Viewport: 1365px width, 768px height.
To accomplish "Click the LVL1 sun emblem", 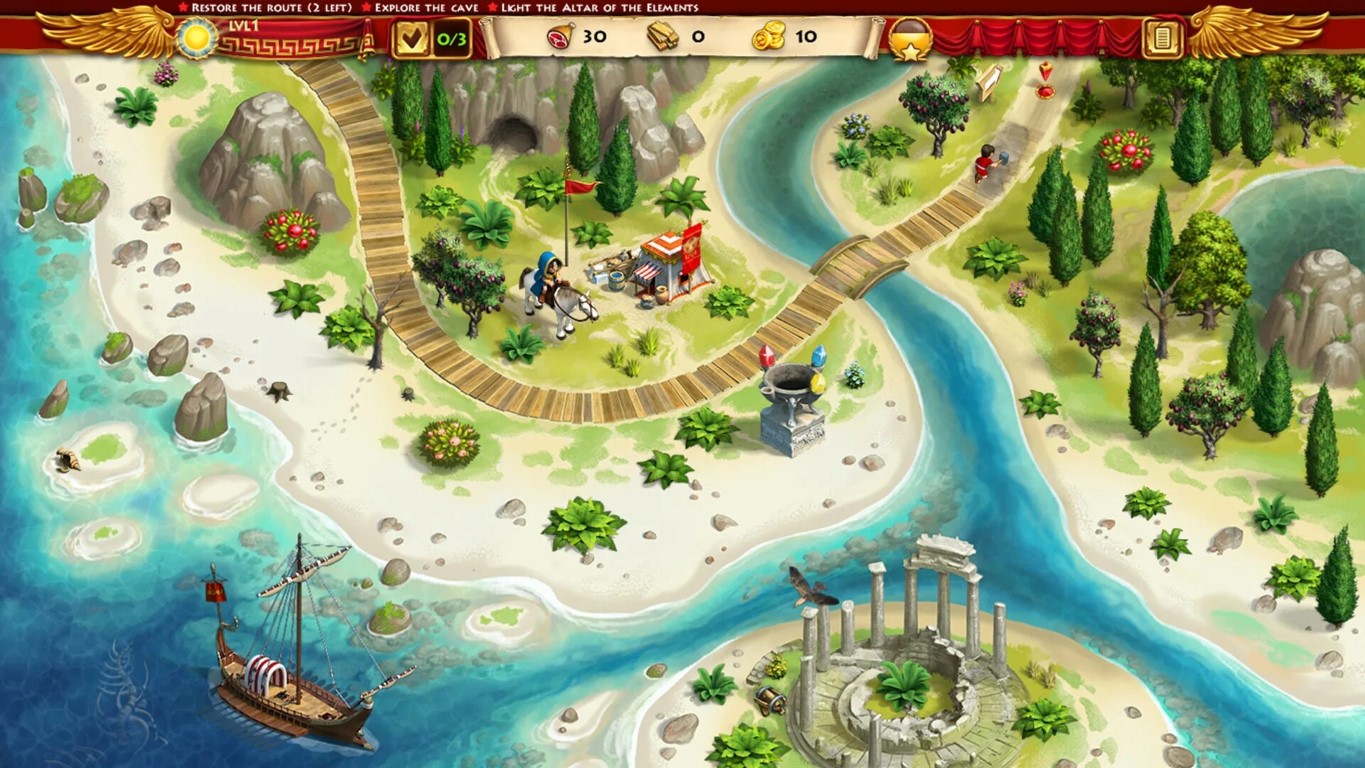I will coord(197,38).
